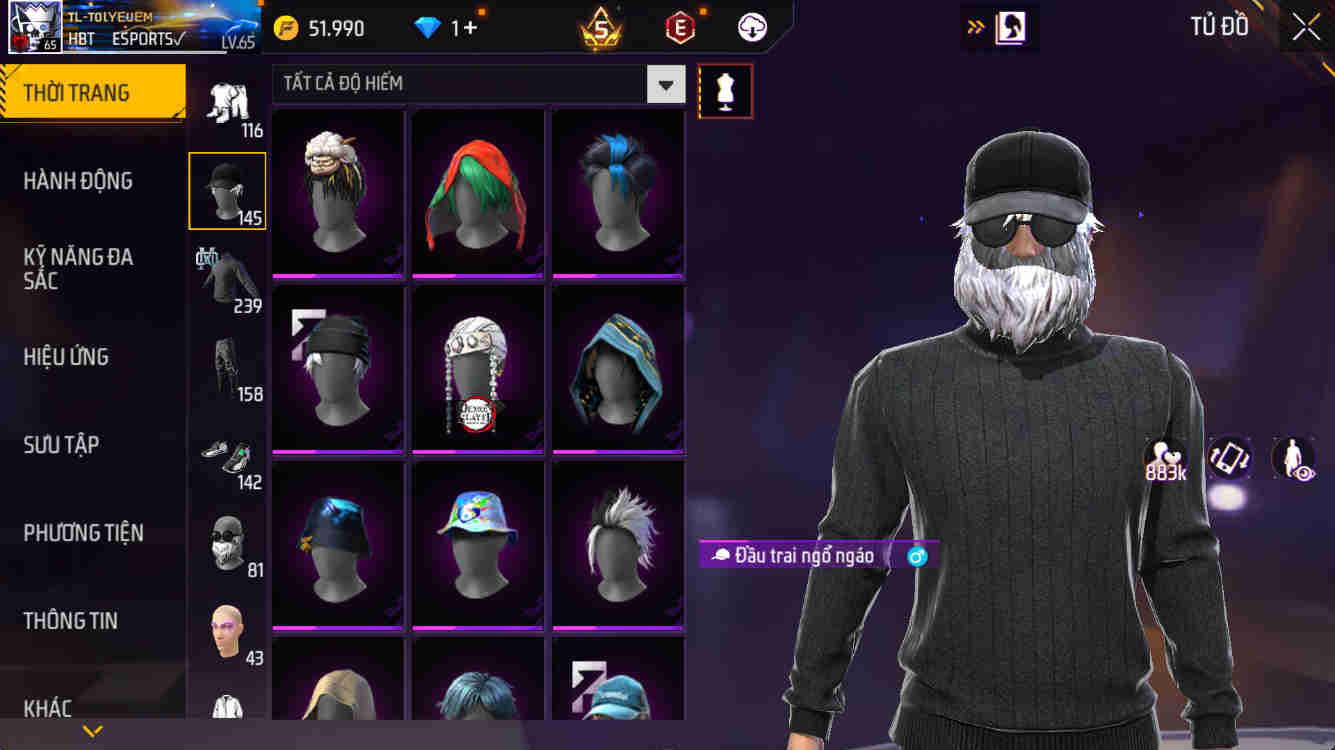
Task: Select the hat category icon showing 145 items
Action: (227, 190)
